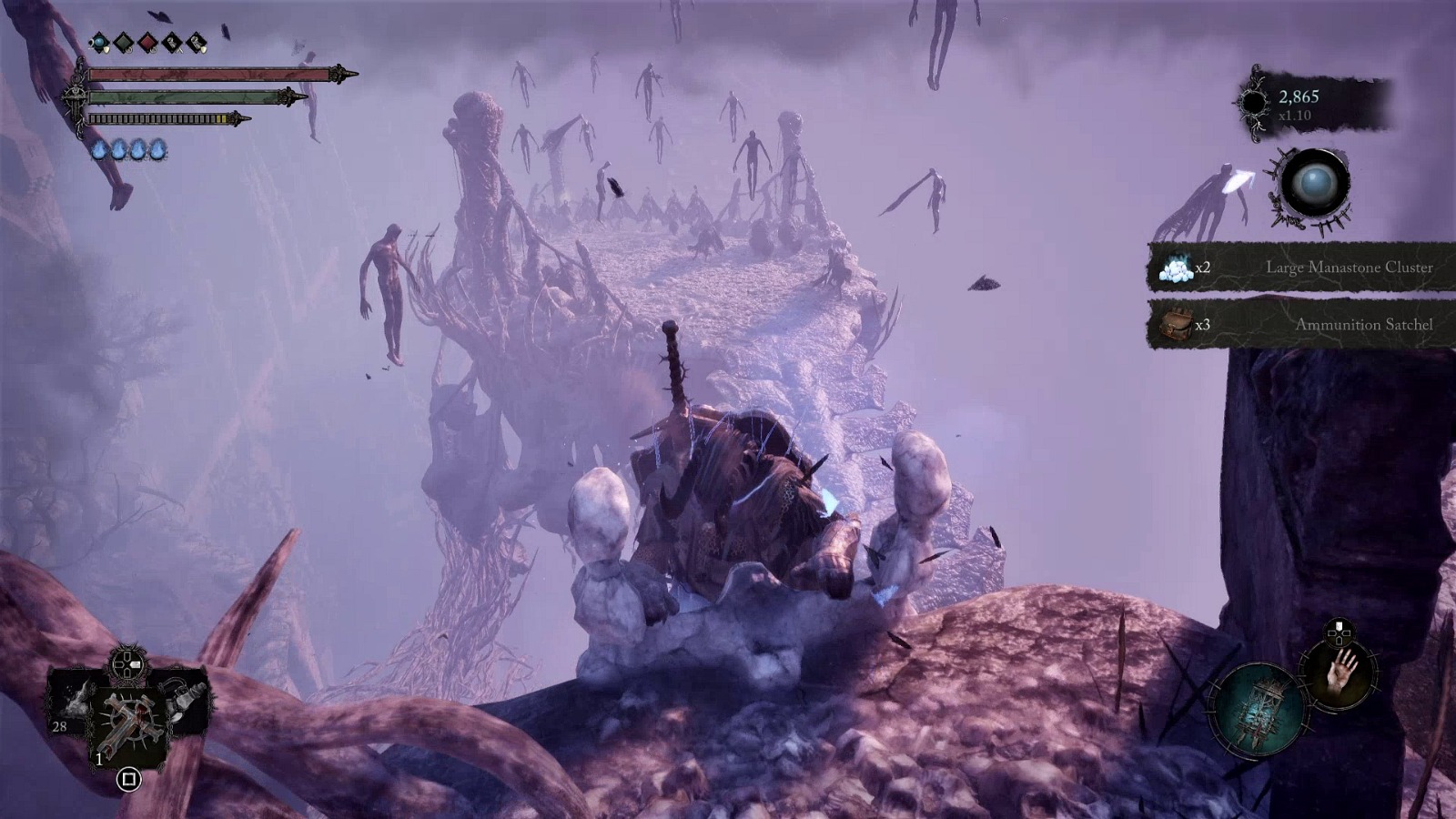This screenshot has height=819, width=1456.
Task: Click the ammunition satchel bag icon
Action: 1178,324
